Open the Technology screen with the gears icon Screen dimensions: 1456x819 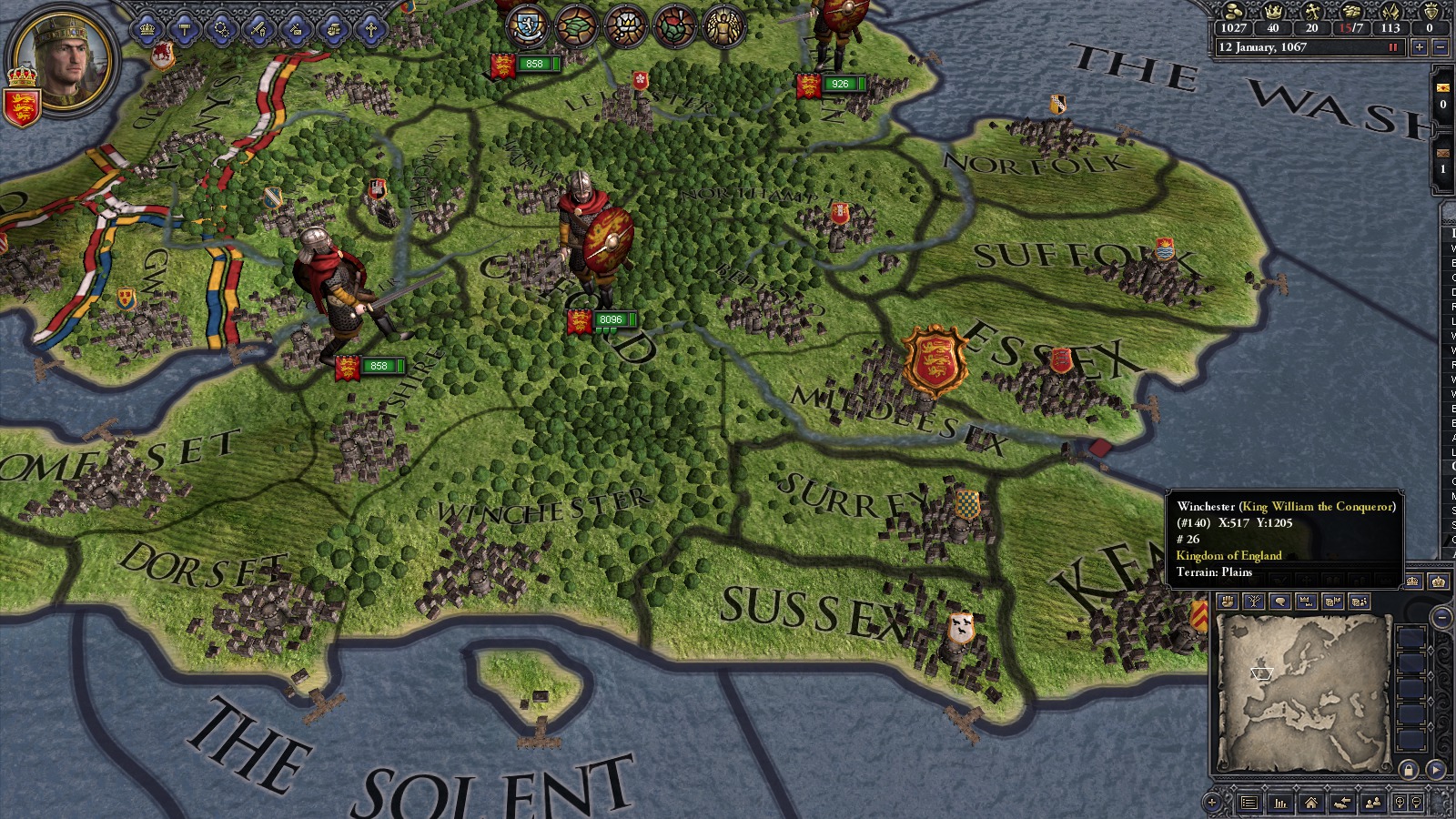pyautogui.click(x=221, y=27)
